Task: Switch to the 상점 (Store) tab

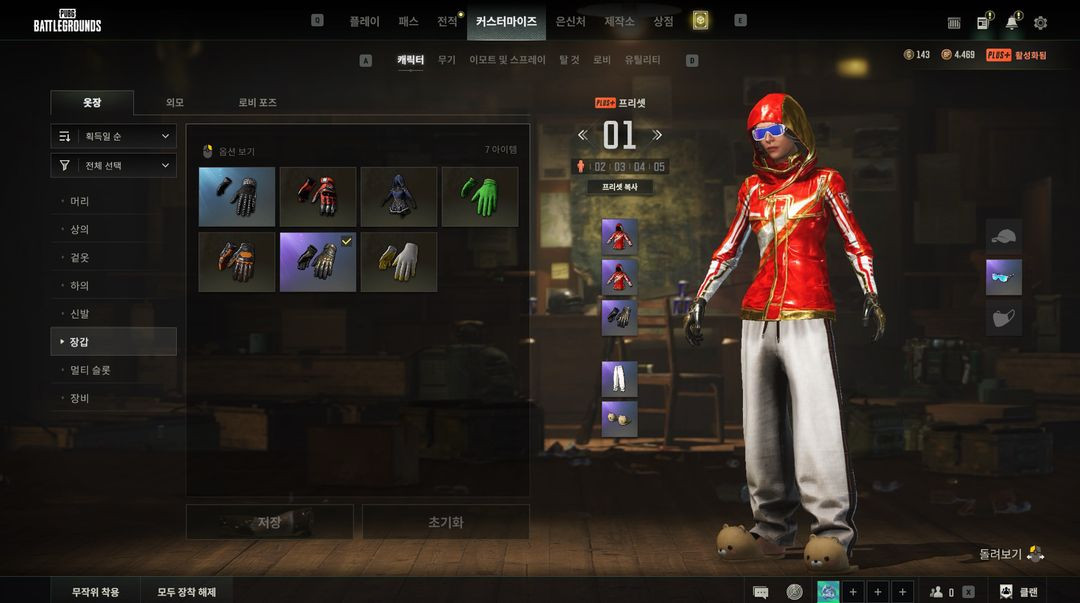Action: 663,21
